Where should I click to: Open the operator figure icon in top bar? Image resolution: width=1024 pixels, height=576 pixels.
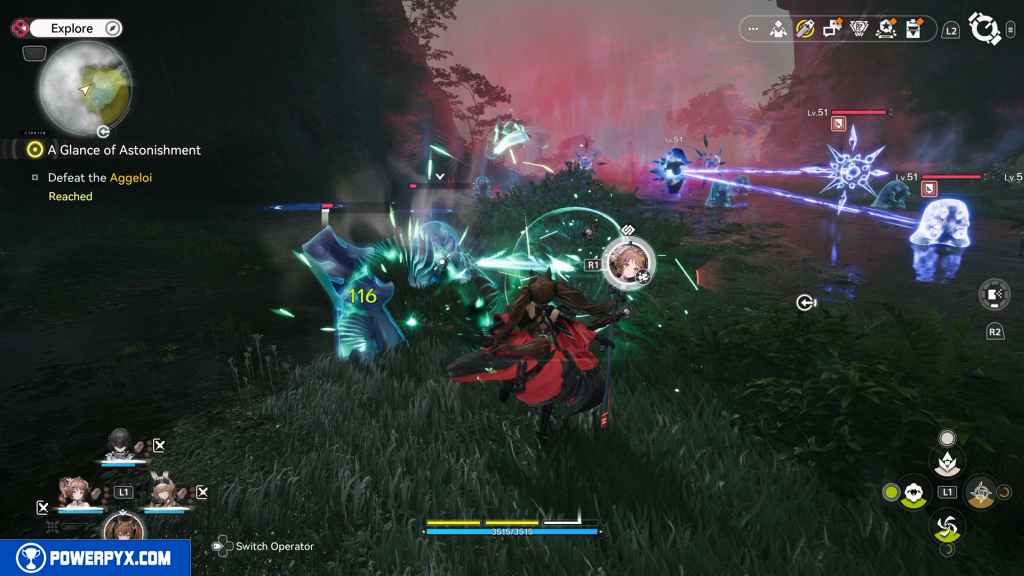point(779,29)
